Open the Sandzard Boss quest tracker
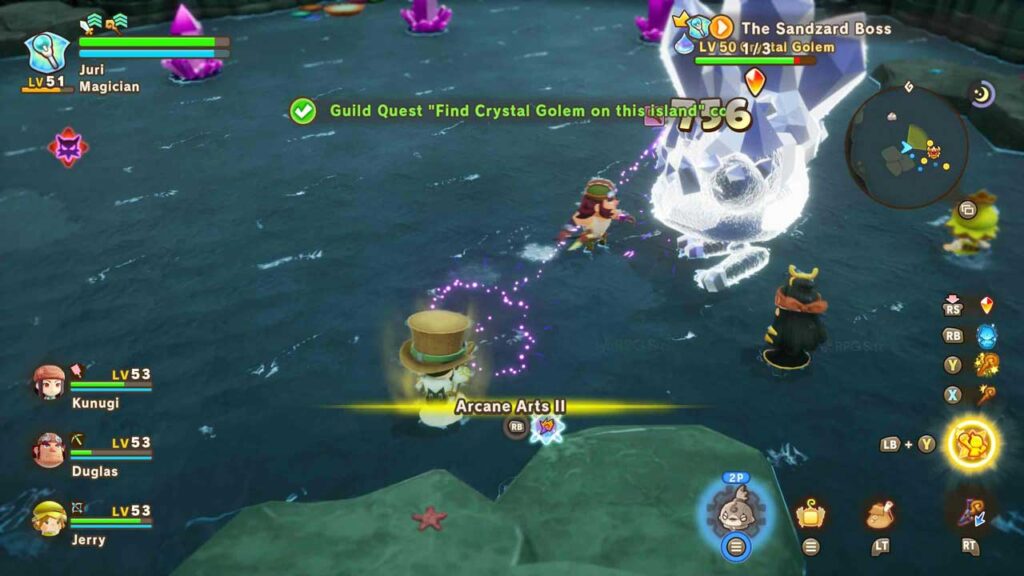The image size is (1024, 576). [720, 28]
